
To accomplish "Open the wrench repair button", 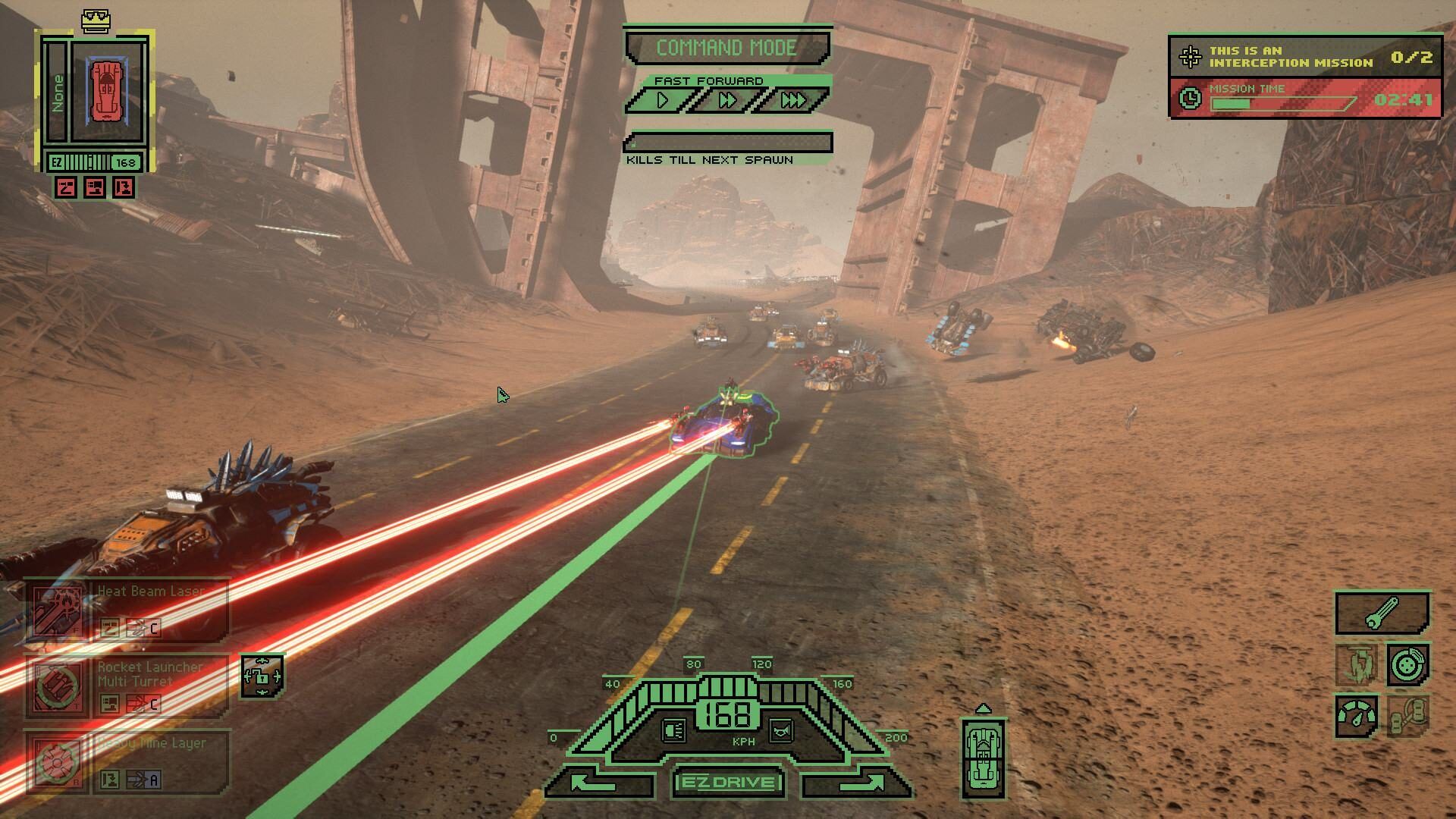I will [1382, 613].
